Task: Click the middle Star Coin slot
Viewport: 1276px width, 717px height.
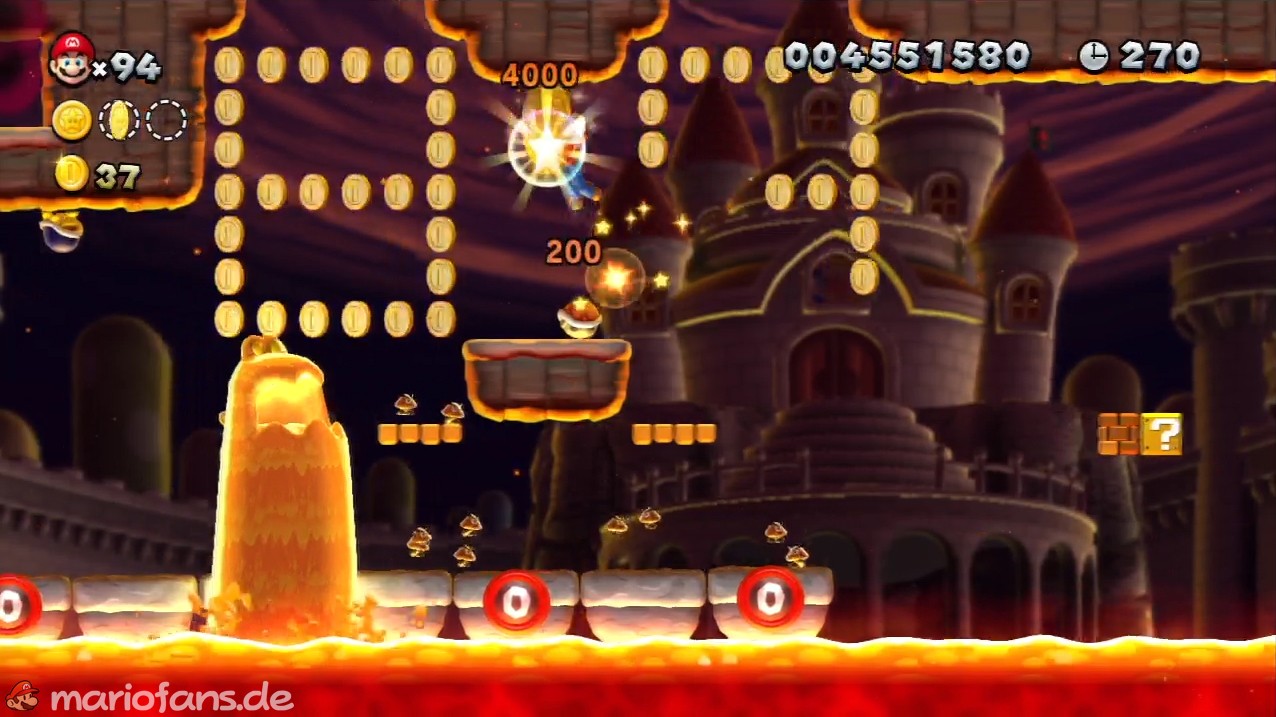Action: [x=119, y=120]
